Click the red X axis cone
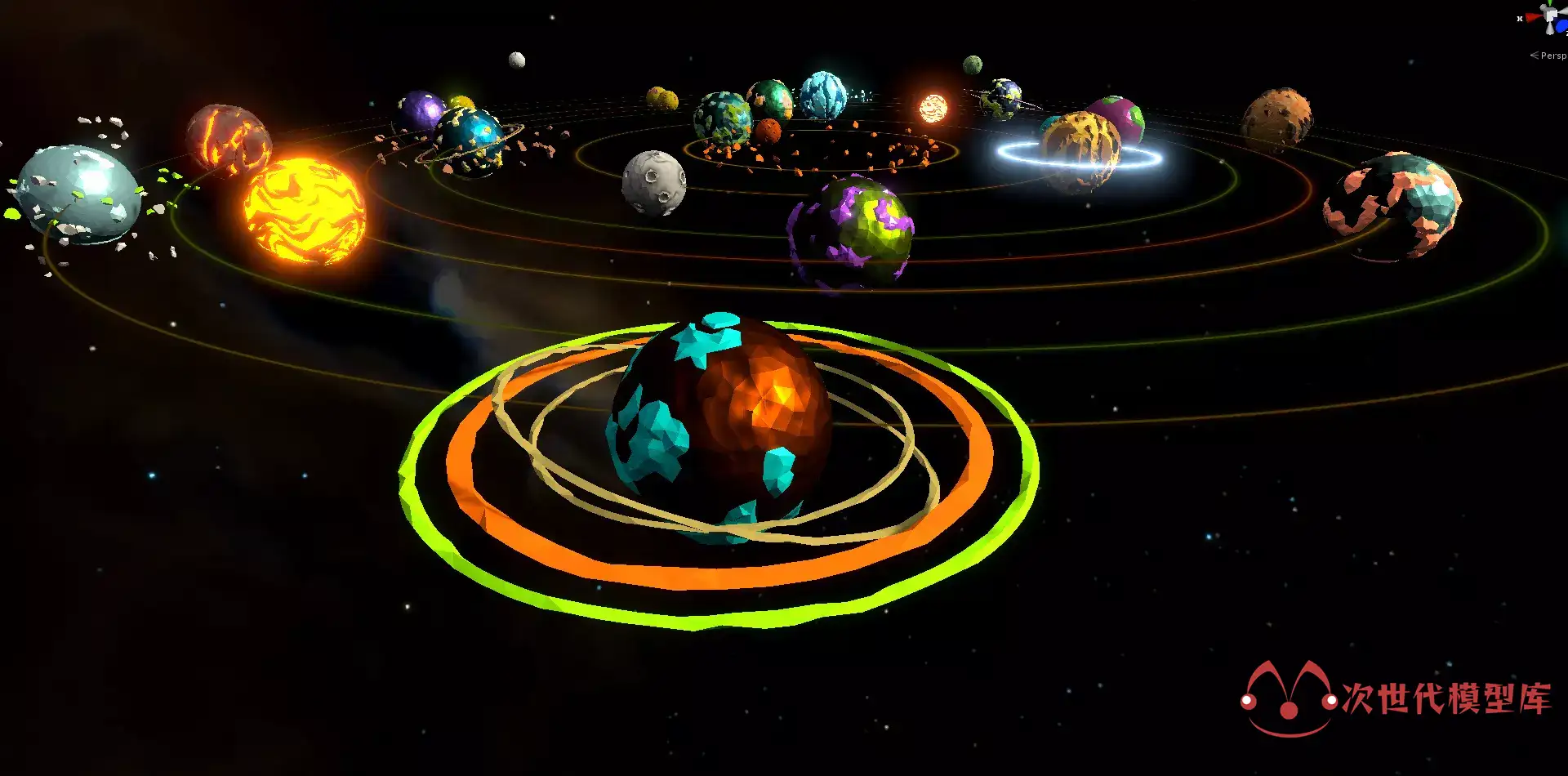 pos(1532,18)
